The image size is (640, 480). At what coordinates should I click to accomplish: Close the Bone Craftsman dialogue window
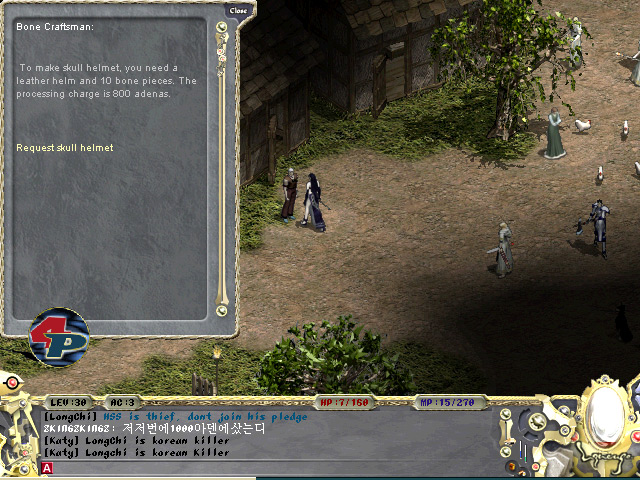click(x=238, y=10)
